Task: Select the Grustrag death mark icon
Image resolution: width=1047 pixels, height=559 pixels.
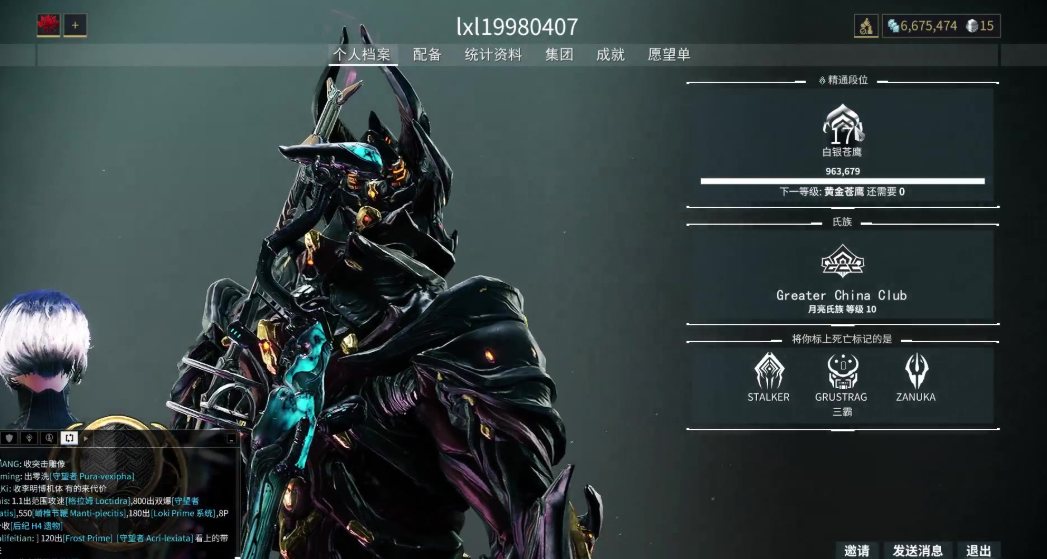Action: pos(841,371)
